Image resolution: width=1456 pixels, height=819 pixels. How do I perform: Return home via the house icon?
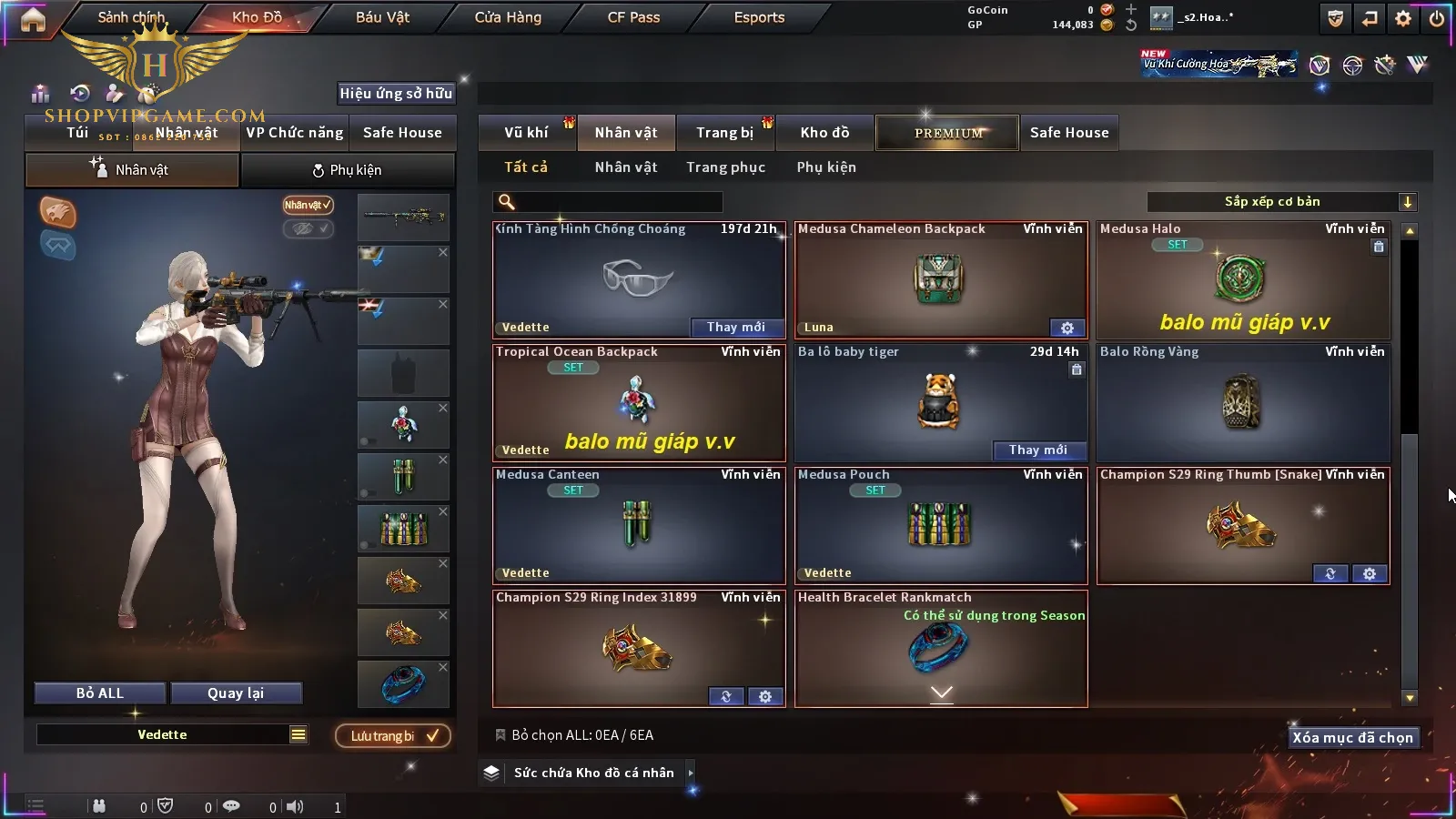(x=33, y=19)
